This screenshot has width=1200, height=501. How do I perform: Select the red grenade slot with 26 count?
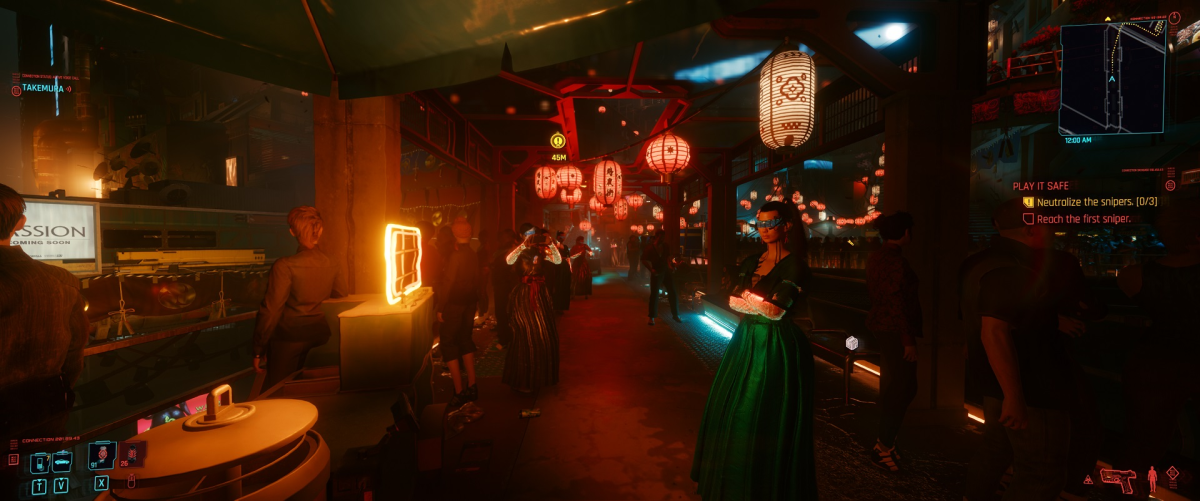click(x=134, y=454)
